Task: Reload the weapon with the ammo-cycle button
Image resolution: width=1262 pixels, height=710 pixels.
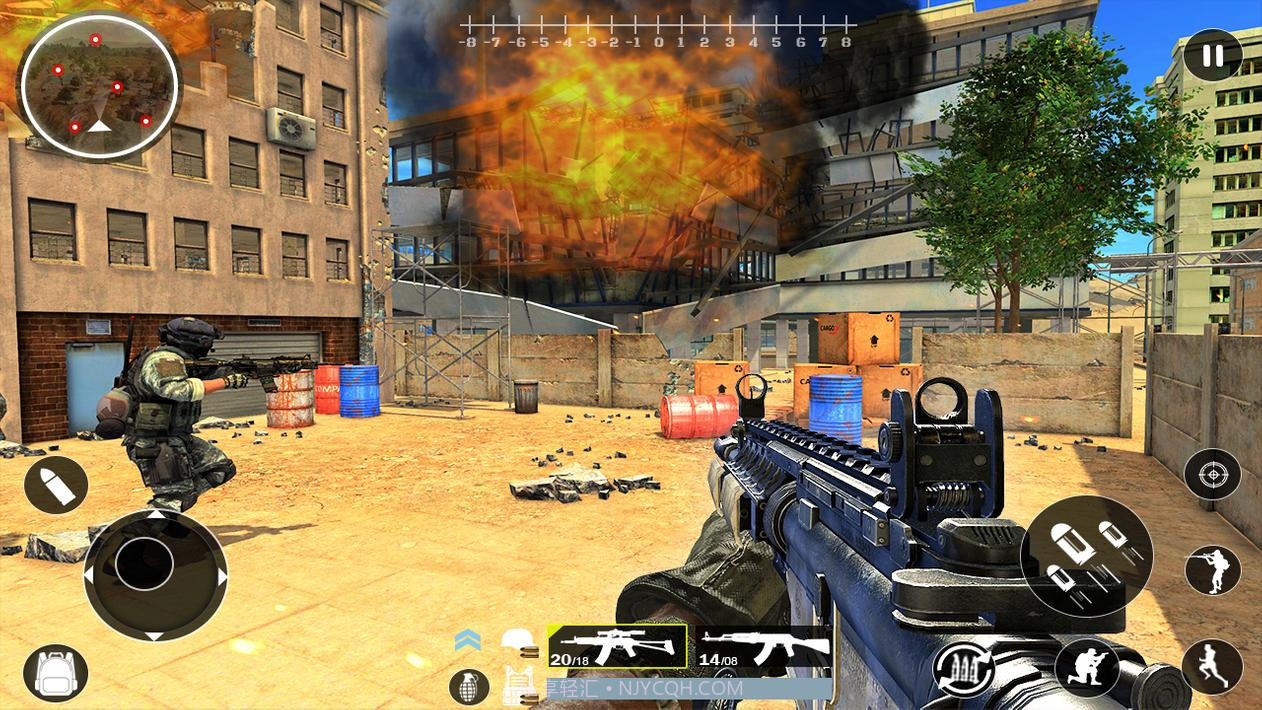Action: [963, 670]
